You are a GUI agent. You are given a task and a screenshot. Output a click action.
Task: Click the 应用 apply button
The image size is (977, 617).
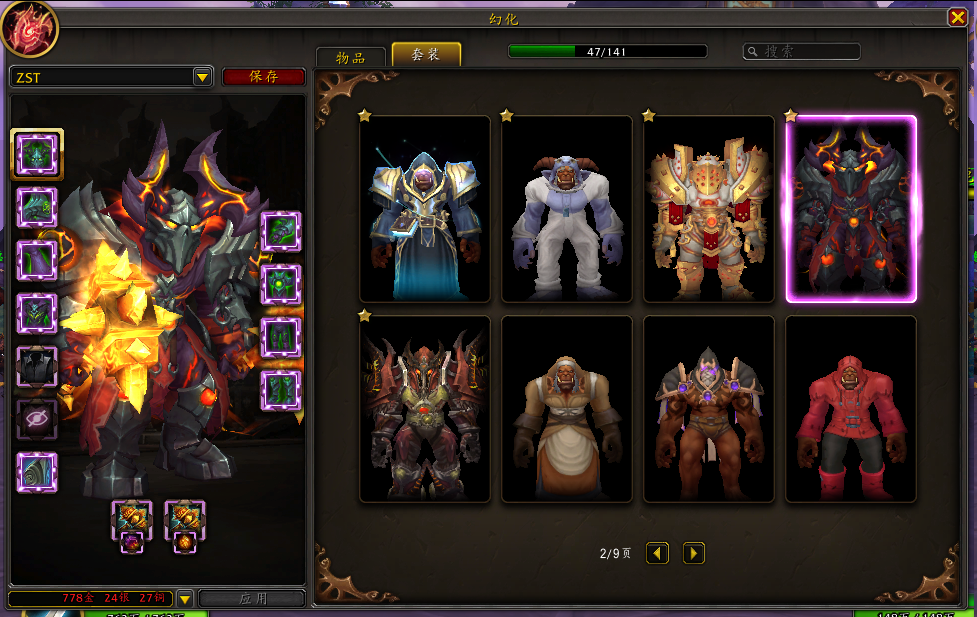coord(252,598)
